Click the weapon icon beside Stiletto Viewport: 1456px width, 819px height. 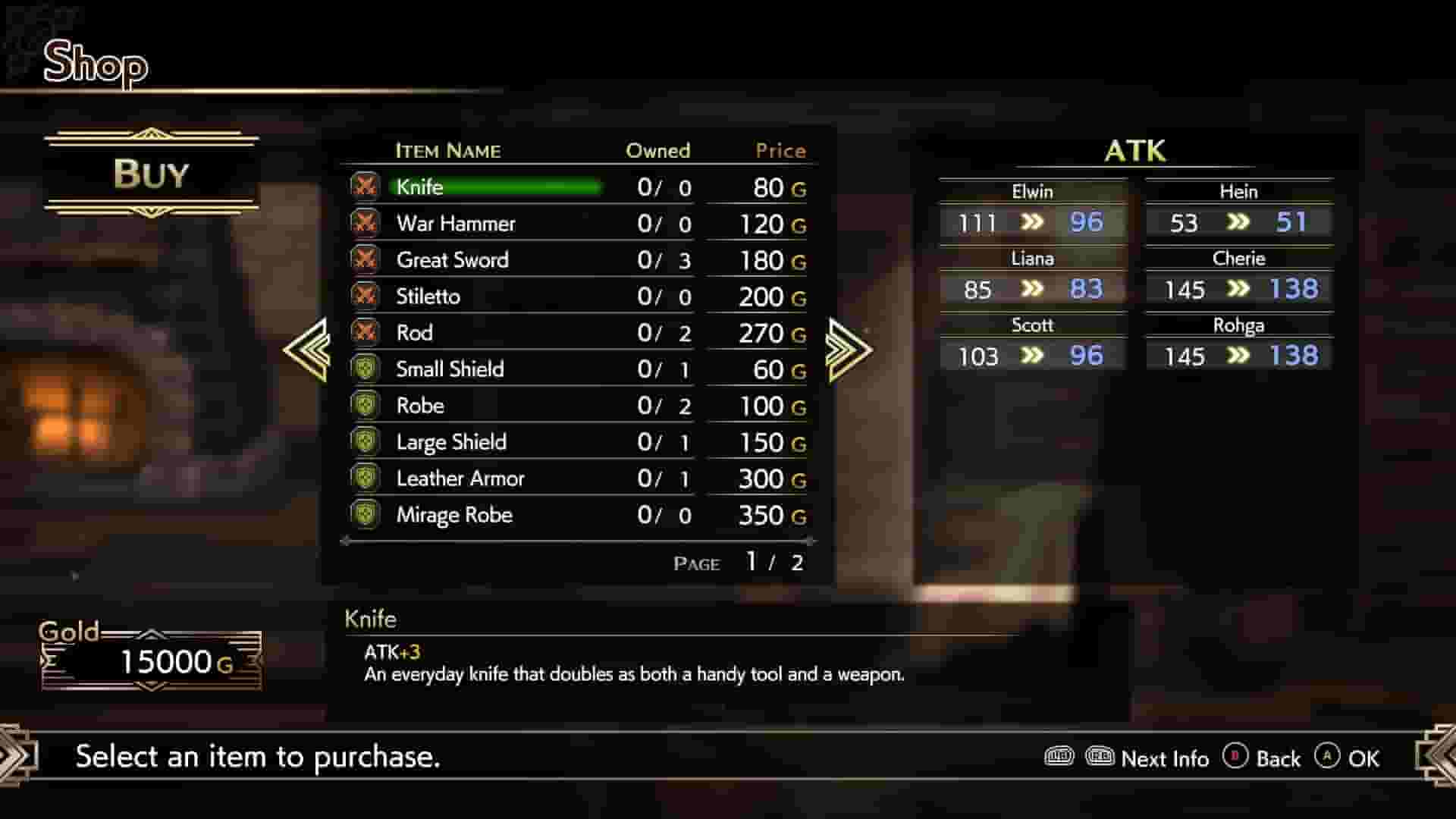coord(366,296)
